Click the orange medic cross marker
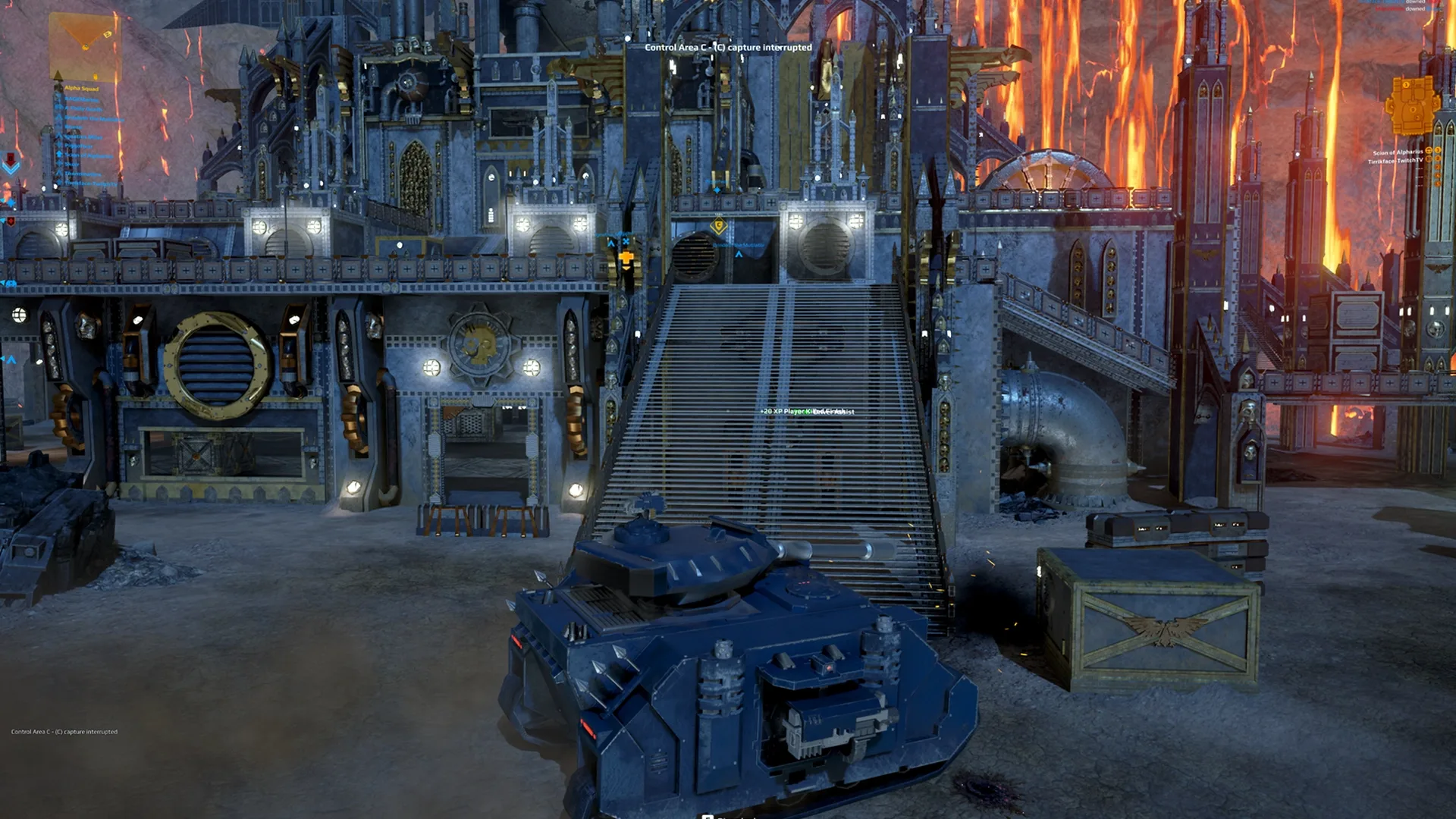The height and width of the screenshot is (819, 1456). tap(626, 259)
